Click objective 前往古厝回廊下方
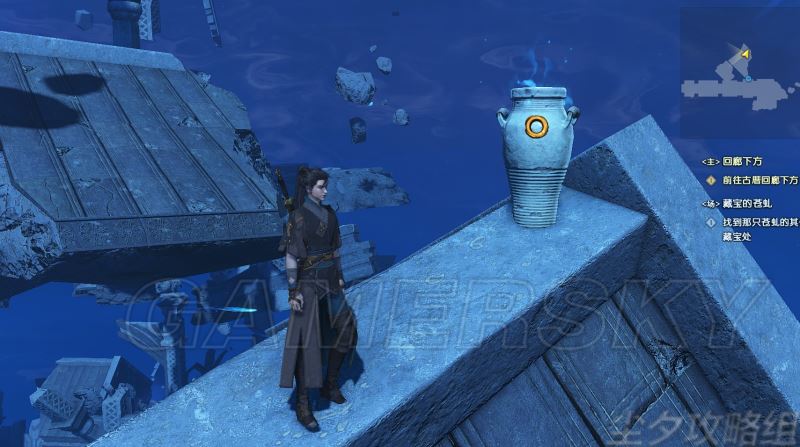The width and height of the screenshot is (800, 447). [760, 180]
